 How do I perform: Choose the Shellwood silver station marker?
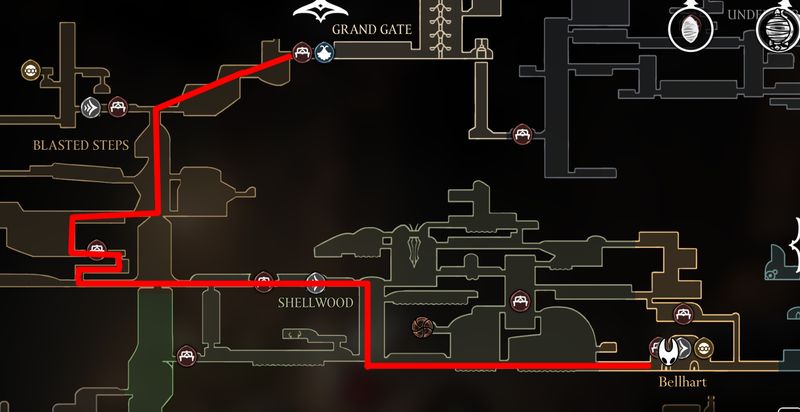[x=316, y=282]
